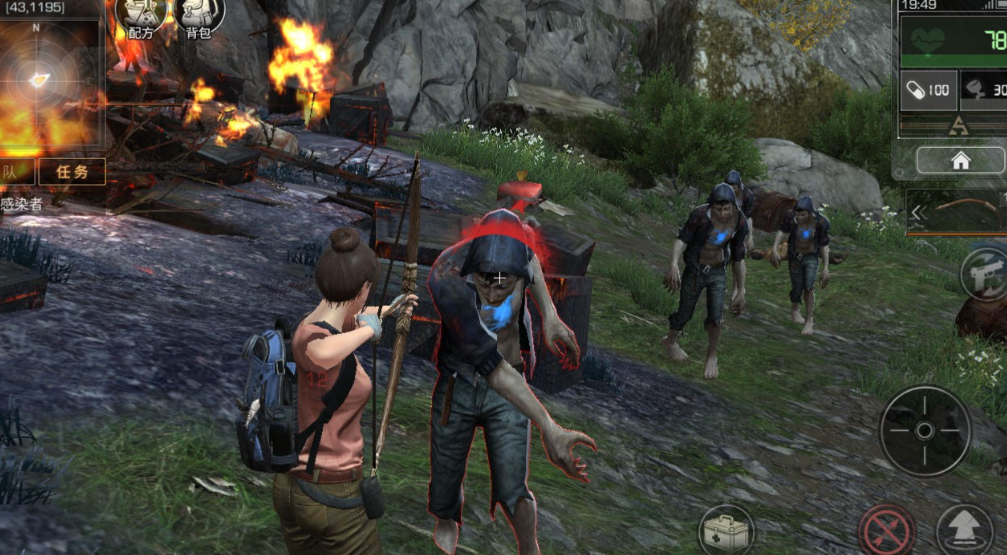Viewport: 1007px width, 555px height.
Task: Open the 背包 backpack
Action: (199, 17)
